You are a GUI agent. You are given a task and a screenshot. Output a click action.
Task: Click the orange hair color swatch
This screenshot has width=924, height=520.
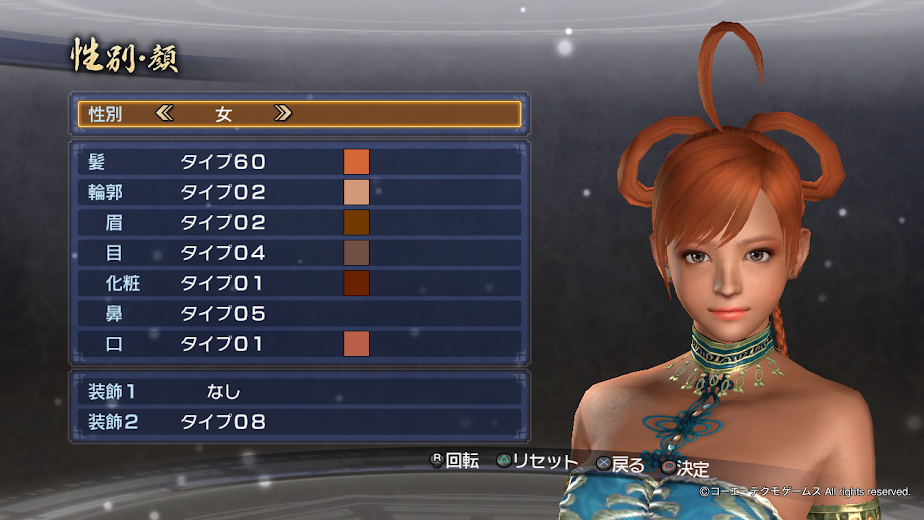357,162
